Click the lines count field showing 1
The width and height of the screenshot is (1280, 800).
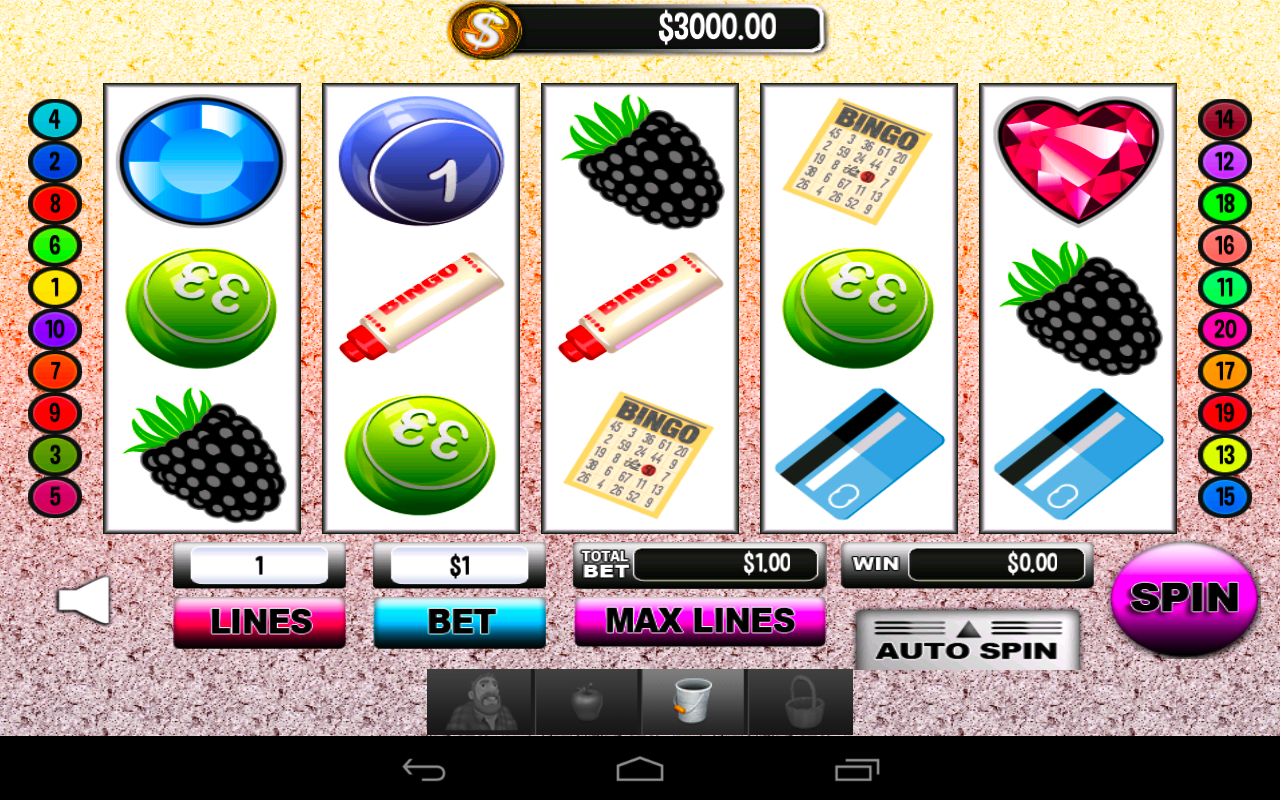pos(259,565)
